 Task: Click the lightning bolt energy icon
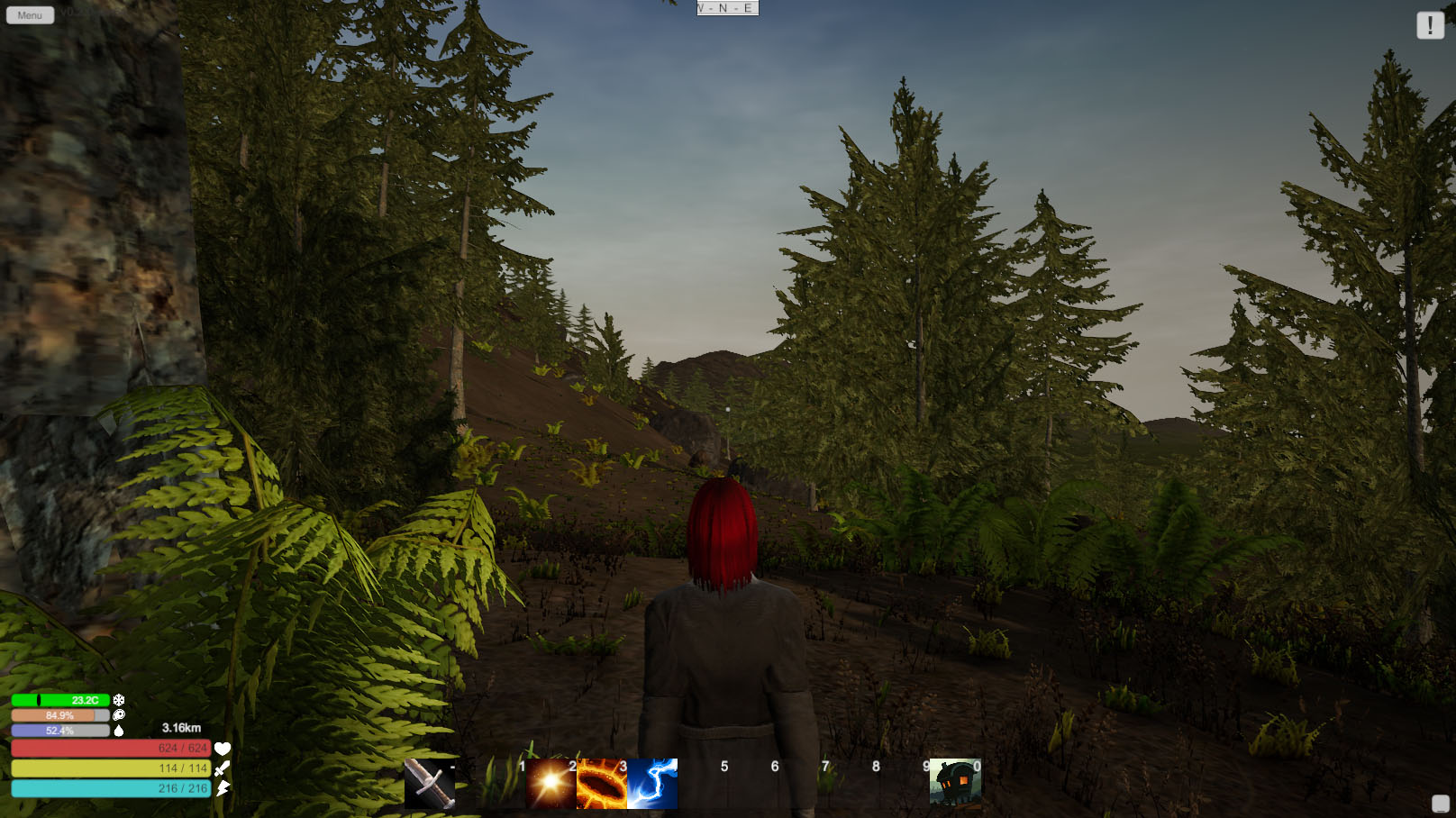point(221,786)
